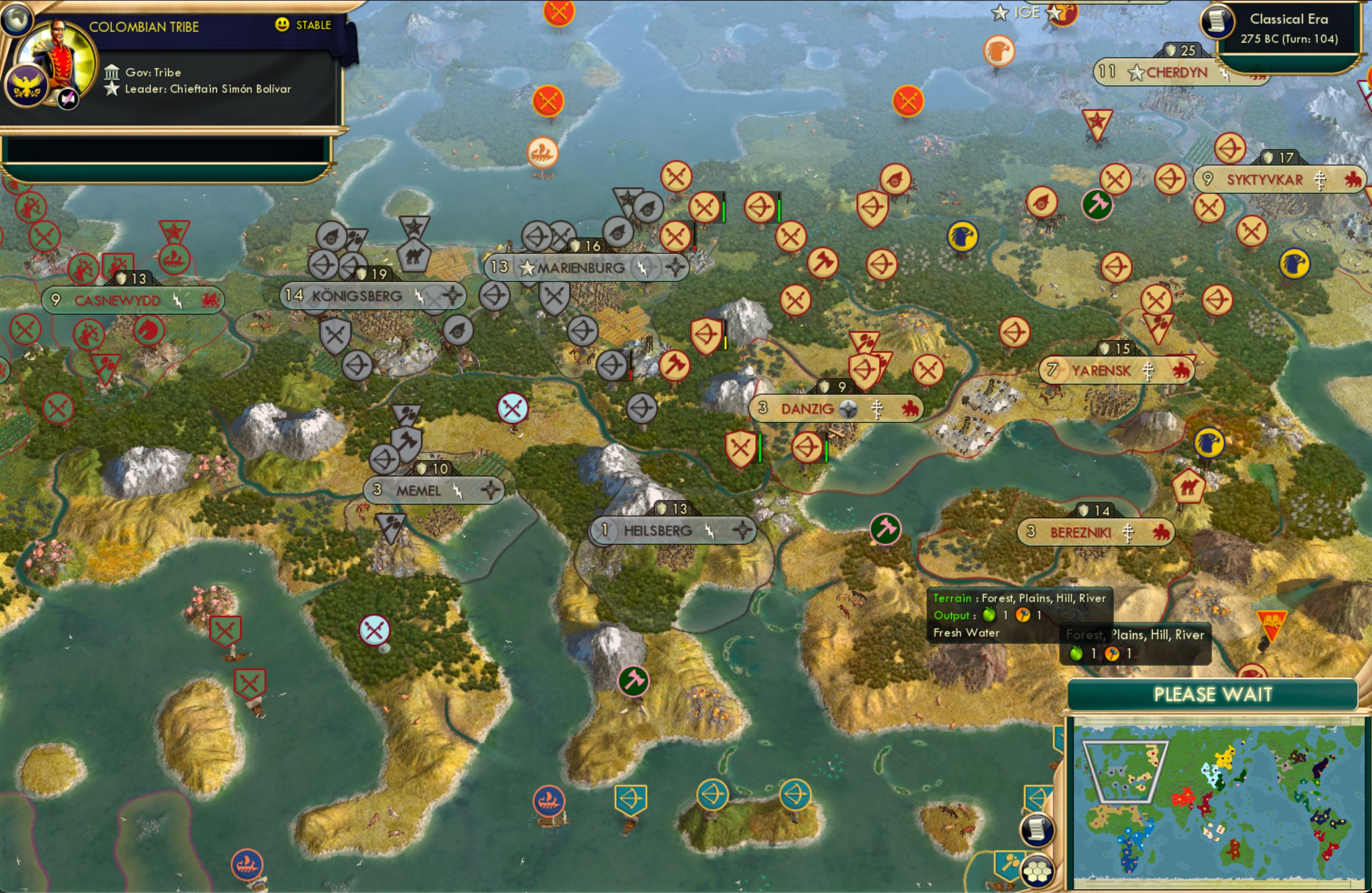Click the 275 BC Turn 104 date display
The width and height of the screenshot is (1372, 893).
pos(1290,39)
